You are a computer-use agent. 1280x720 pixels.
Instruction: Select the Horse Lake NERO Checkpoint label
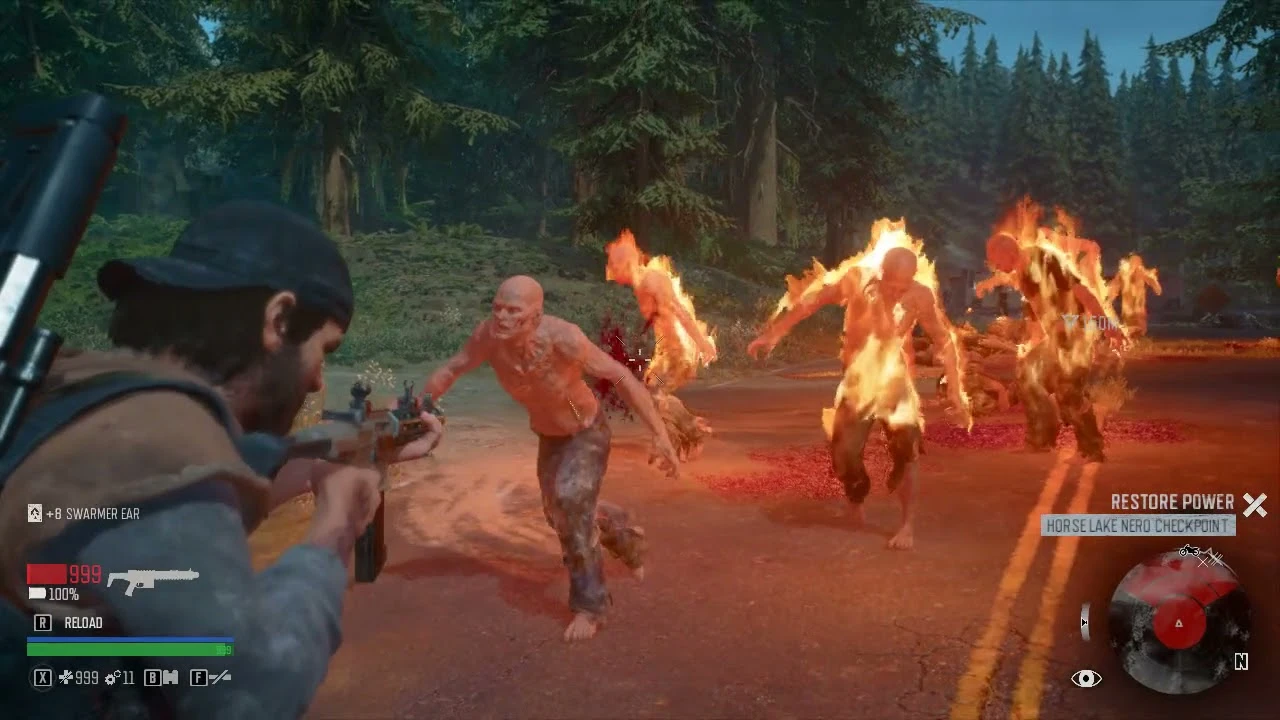pyautogui.click(x=1137, y=524)
